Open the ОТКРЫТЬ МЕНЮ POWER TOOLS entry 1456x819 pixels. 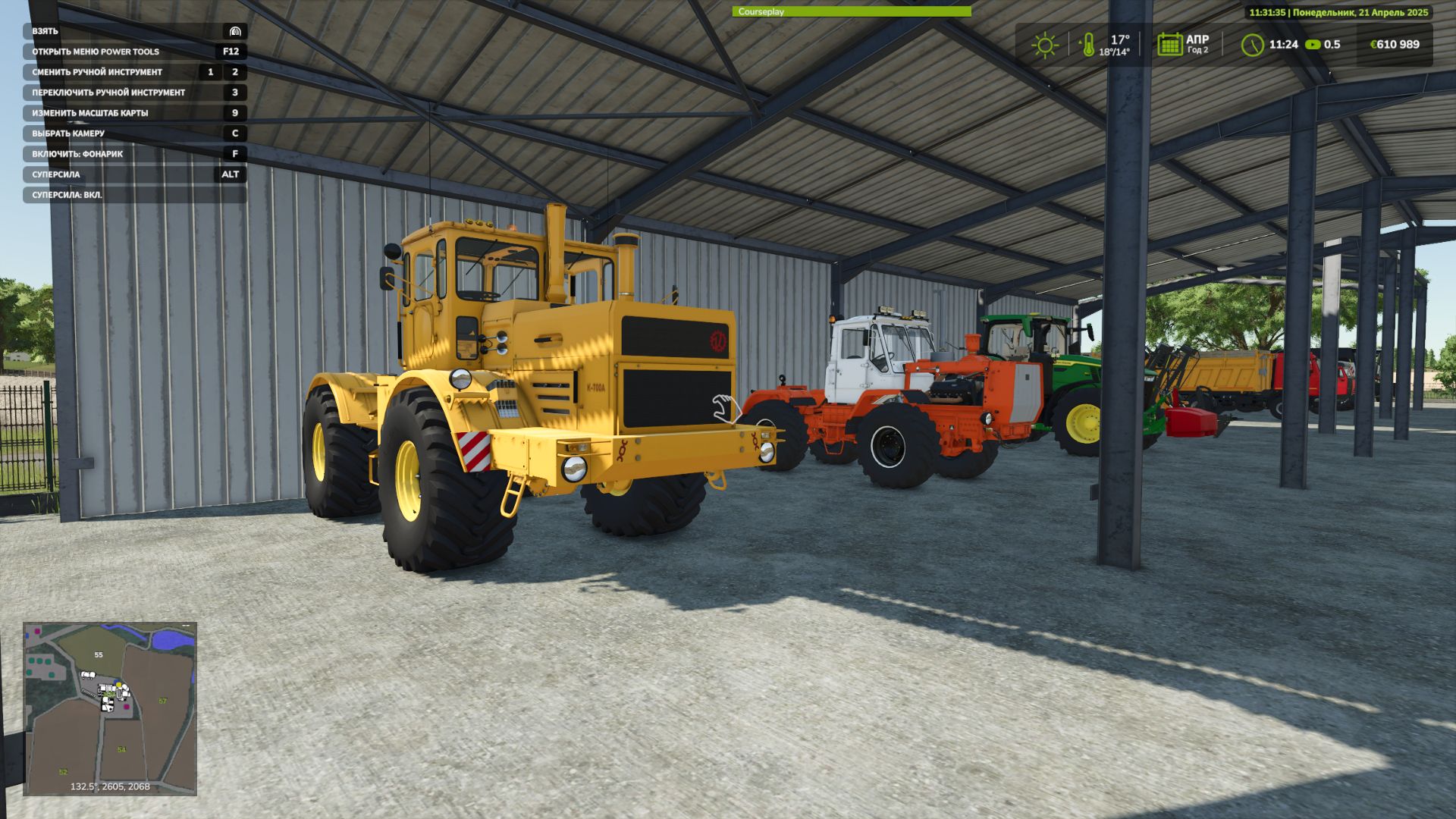click(95, 52)
